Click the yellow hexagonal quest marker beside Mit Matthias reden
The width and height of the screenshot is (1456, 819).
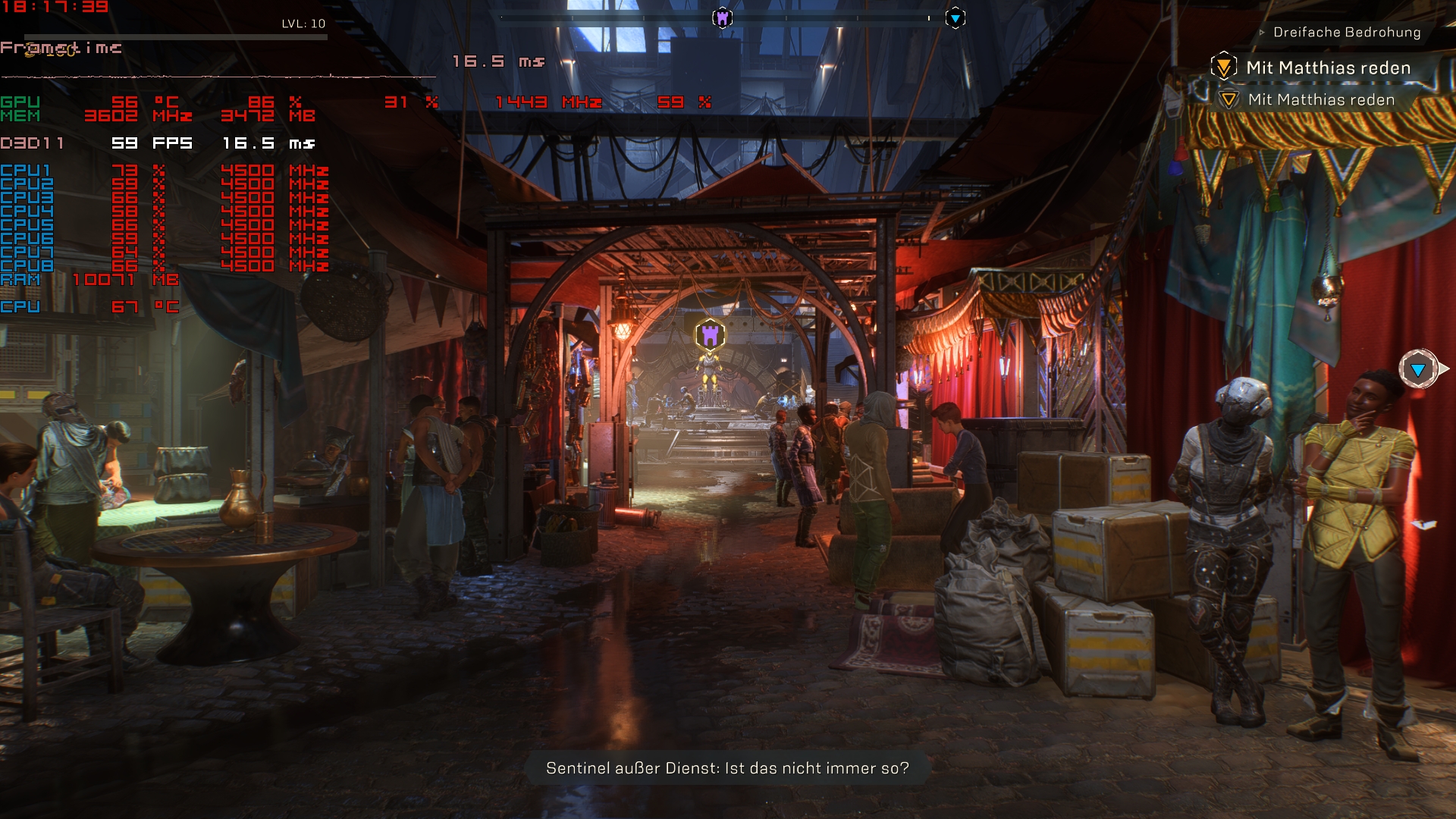(1223, 67)
